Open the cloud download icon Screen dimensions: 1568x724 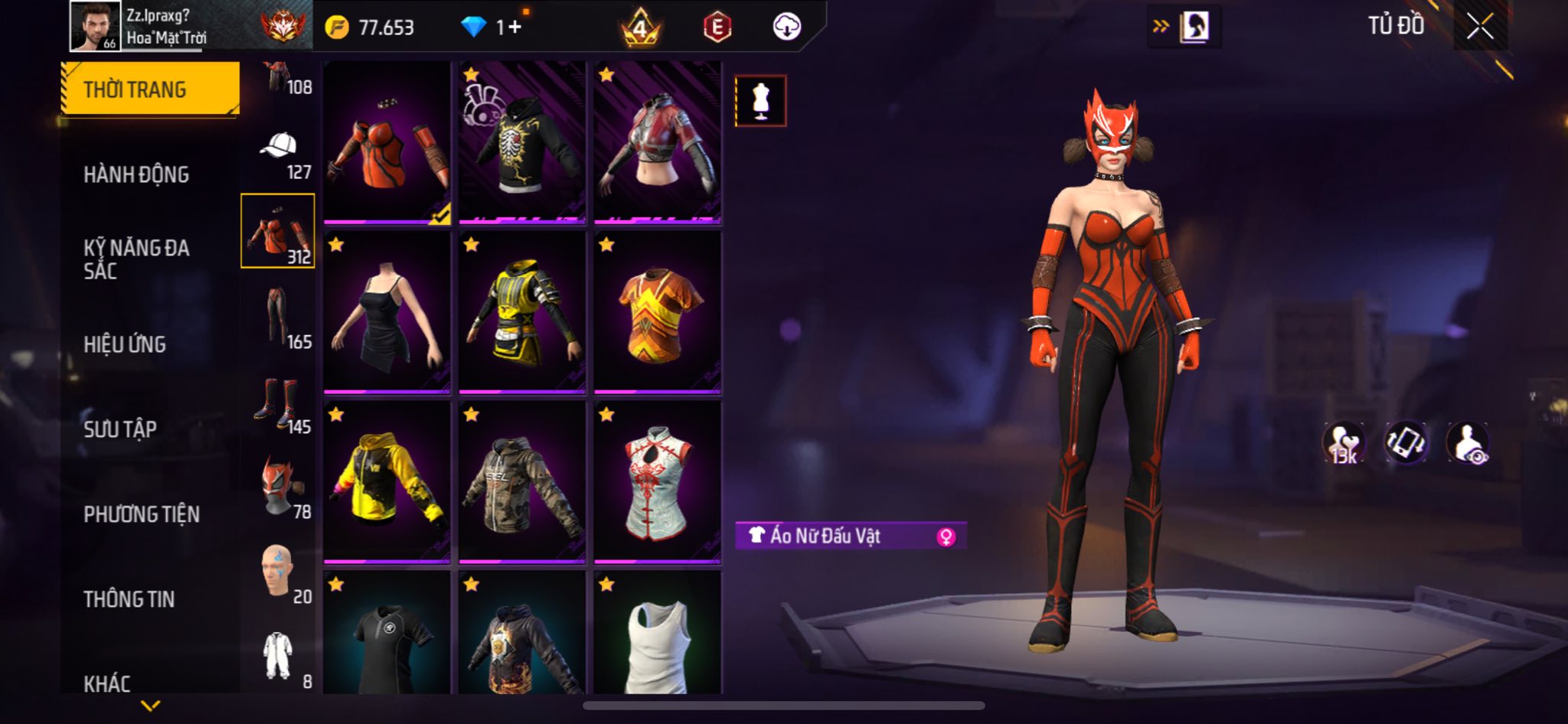(x=786, y=28)
